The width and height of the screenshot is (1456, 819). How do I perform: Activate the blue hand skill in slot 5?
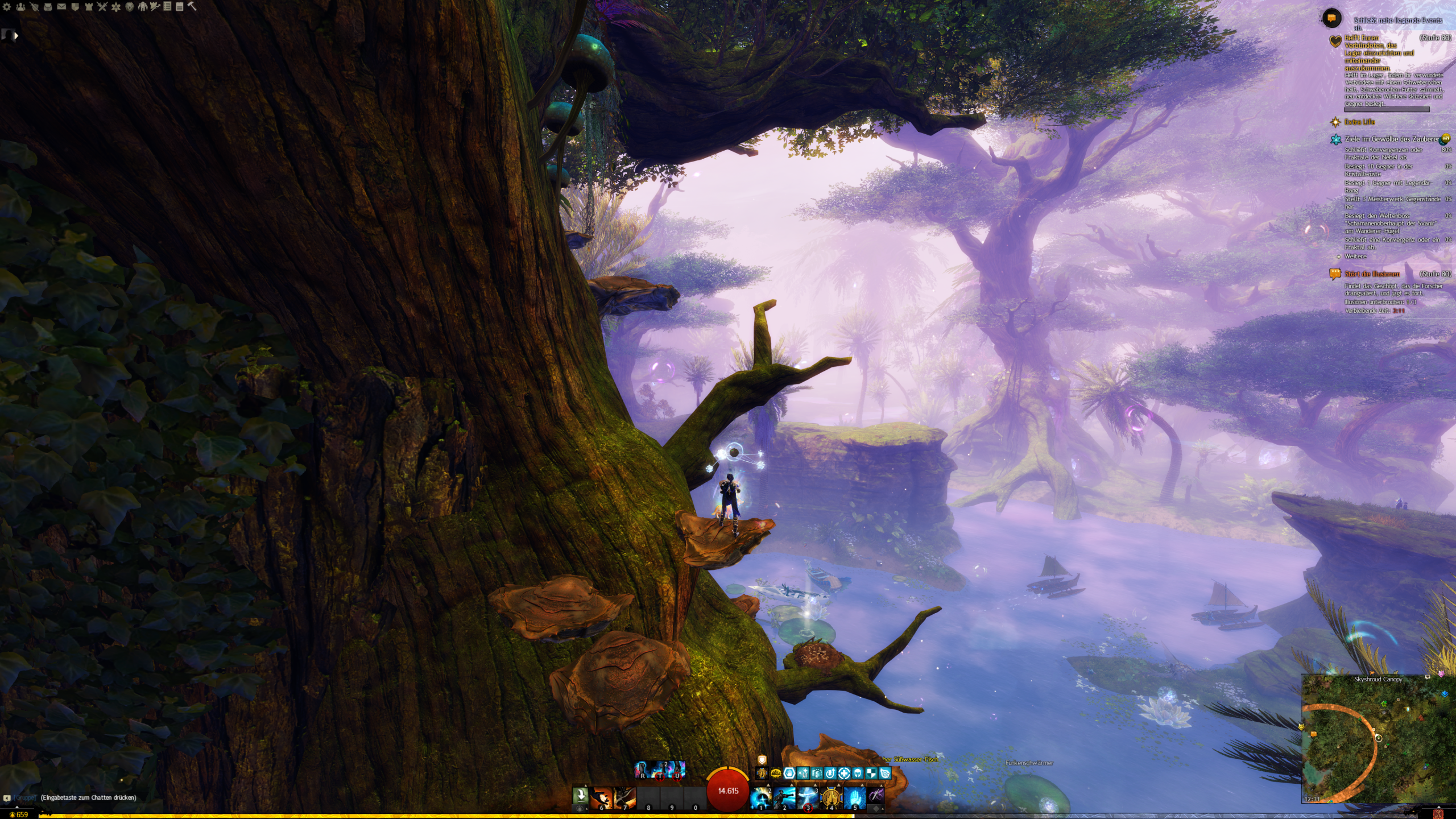854,798
